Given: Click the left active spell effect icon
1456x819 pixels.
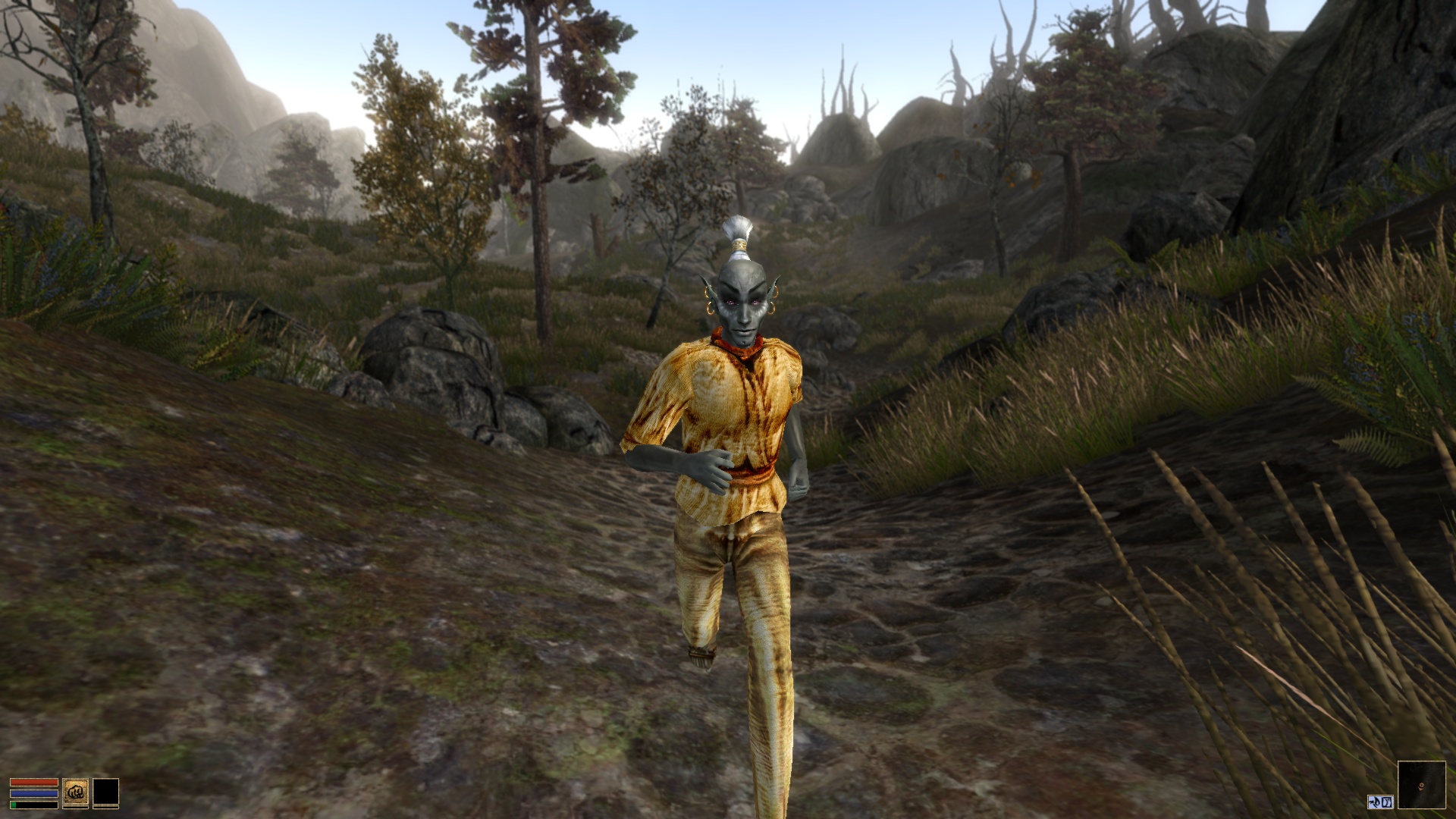Looking at the screenshot, I should point(1374,802).
